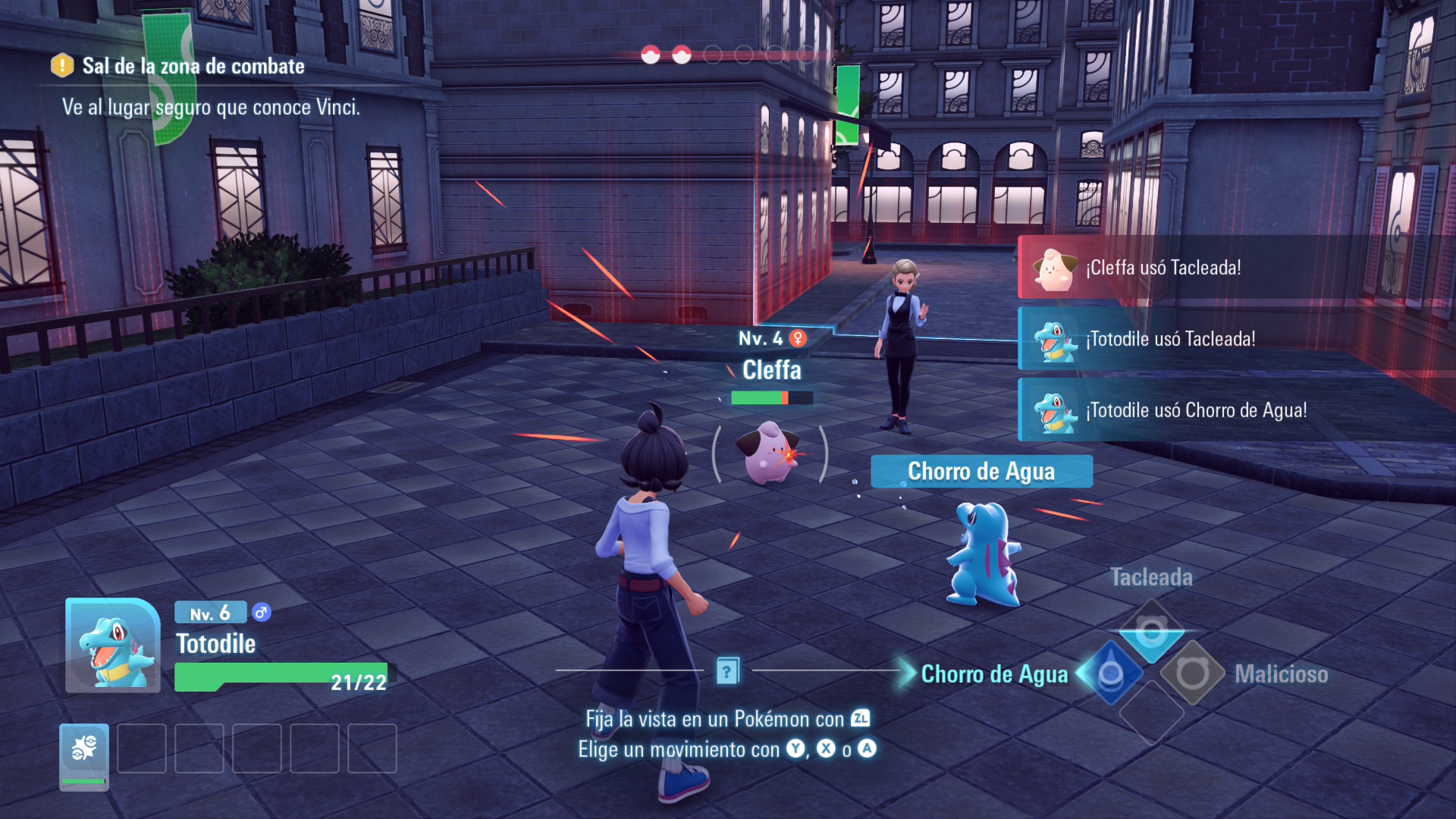Open the 'Sal de la zona de combate' objective
The width and height of the screenshot is (1456, 819).
point(193,67)
